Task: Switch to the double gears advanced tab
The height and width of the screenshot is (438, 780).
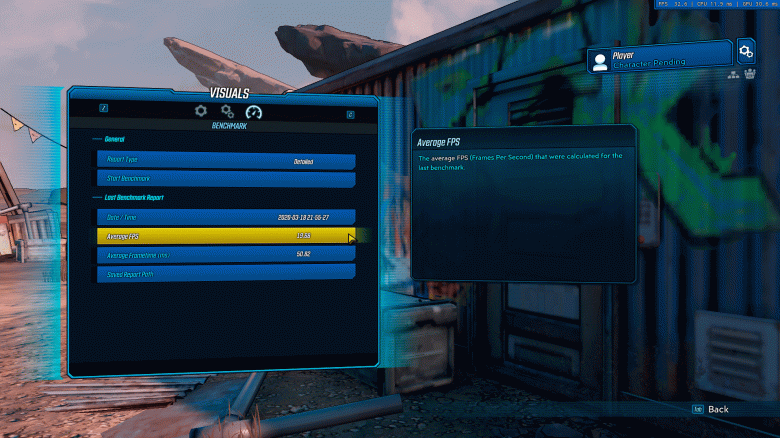Action: (x=228, y=111)
